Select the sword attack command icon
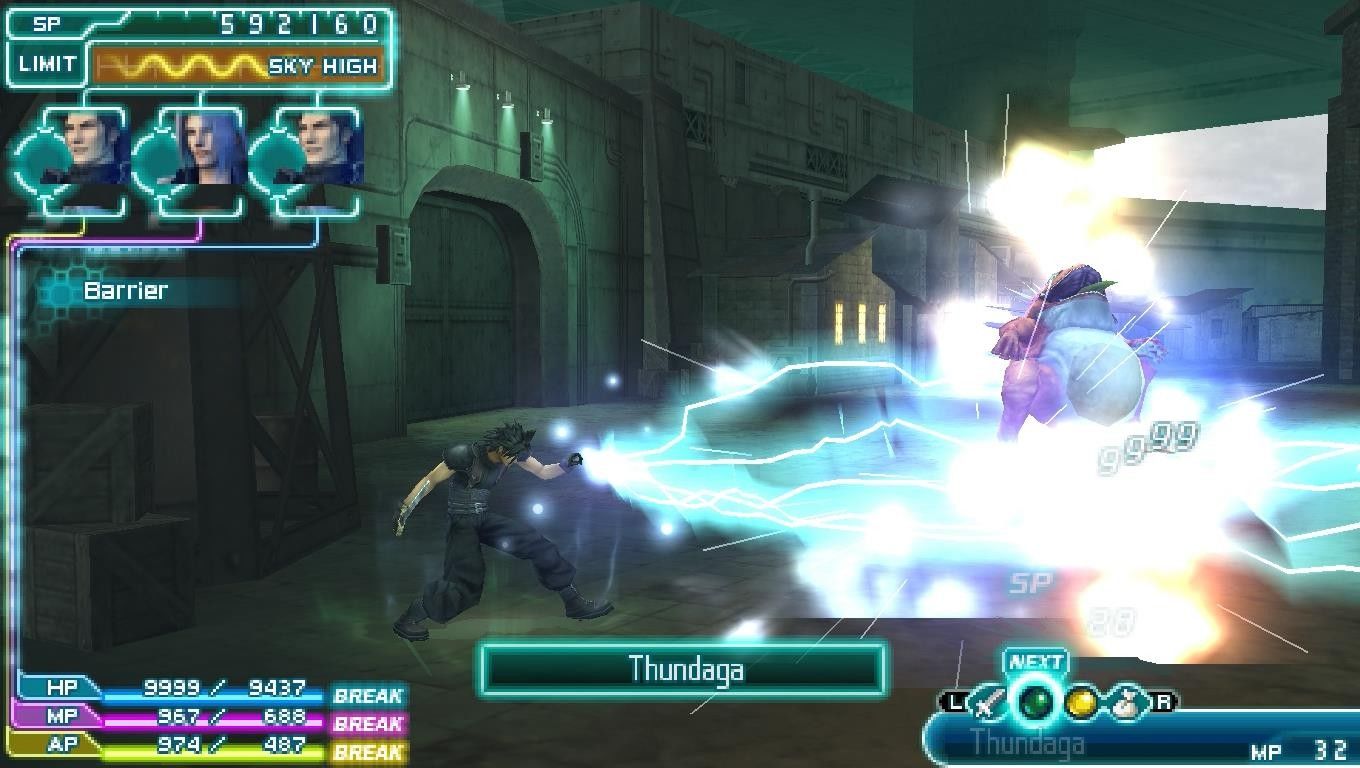The image size is (1360, 768). (x=989, y=703)
